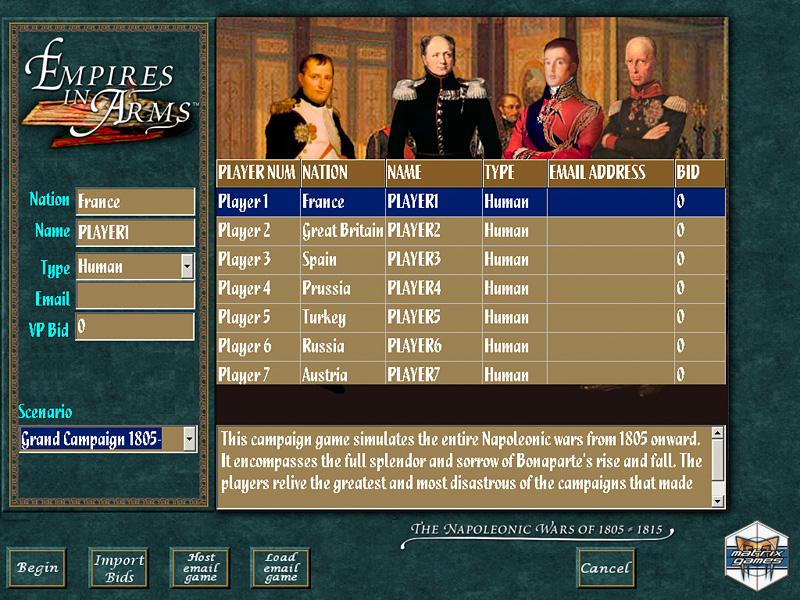The width and height of the screenshot is (800, 600).
Task: Select Load email game
Action: (280, 568)
